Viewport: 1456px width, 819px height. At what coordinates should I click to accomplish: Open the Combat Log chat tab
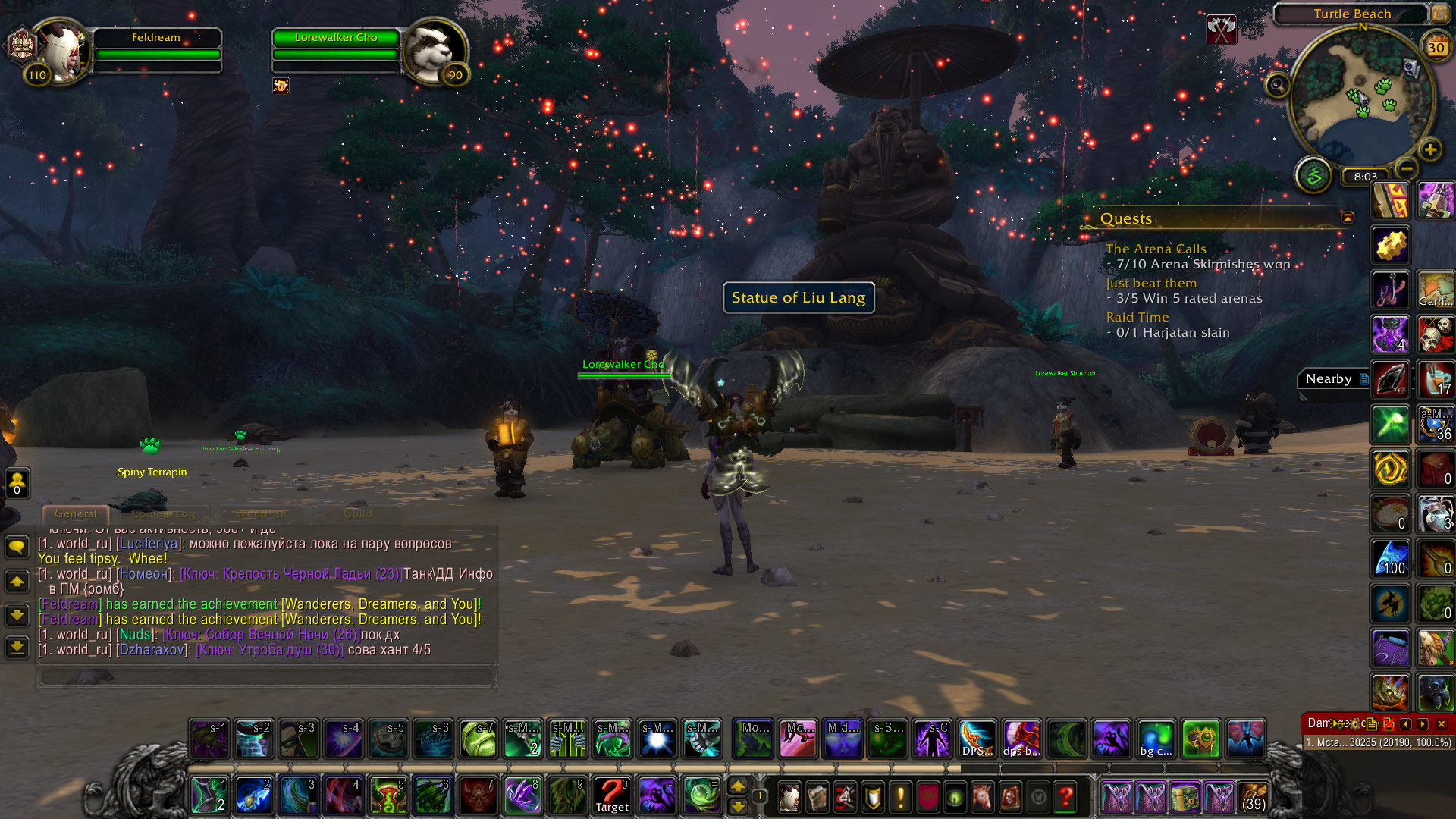[163, 513]
